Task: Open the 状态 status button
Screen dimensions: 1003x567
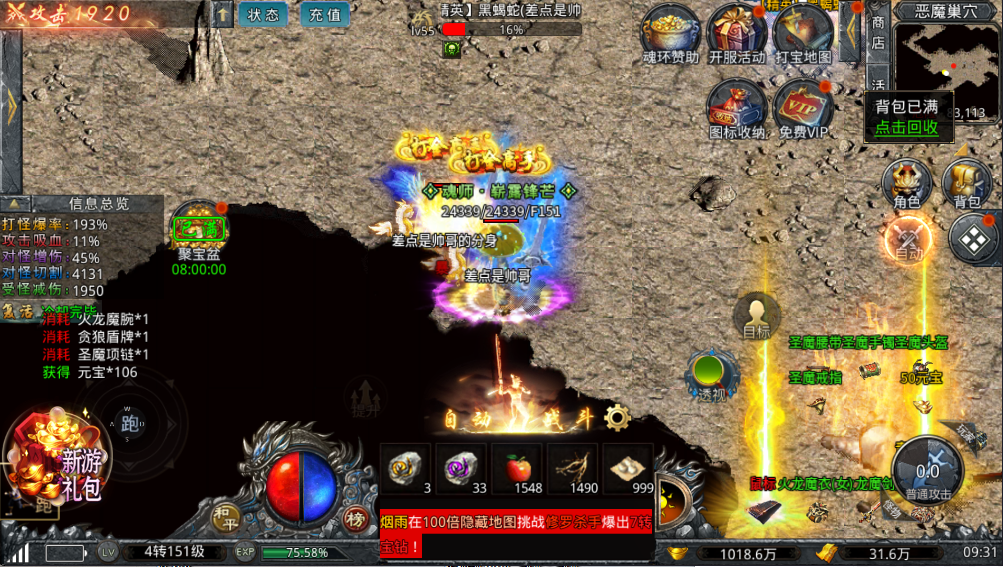Action: tap(263, 15)
